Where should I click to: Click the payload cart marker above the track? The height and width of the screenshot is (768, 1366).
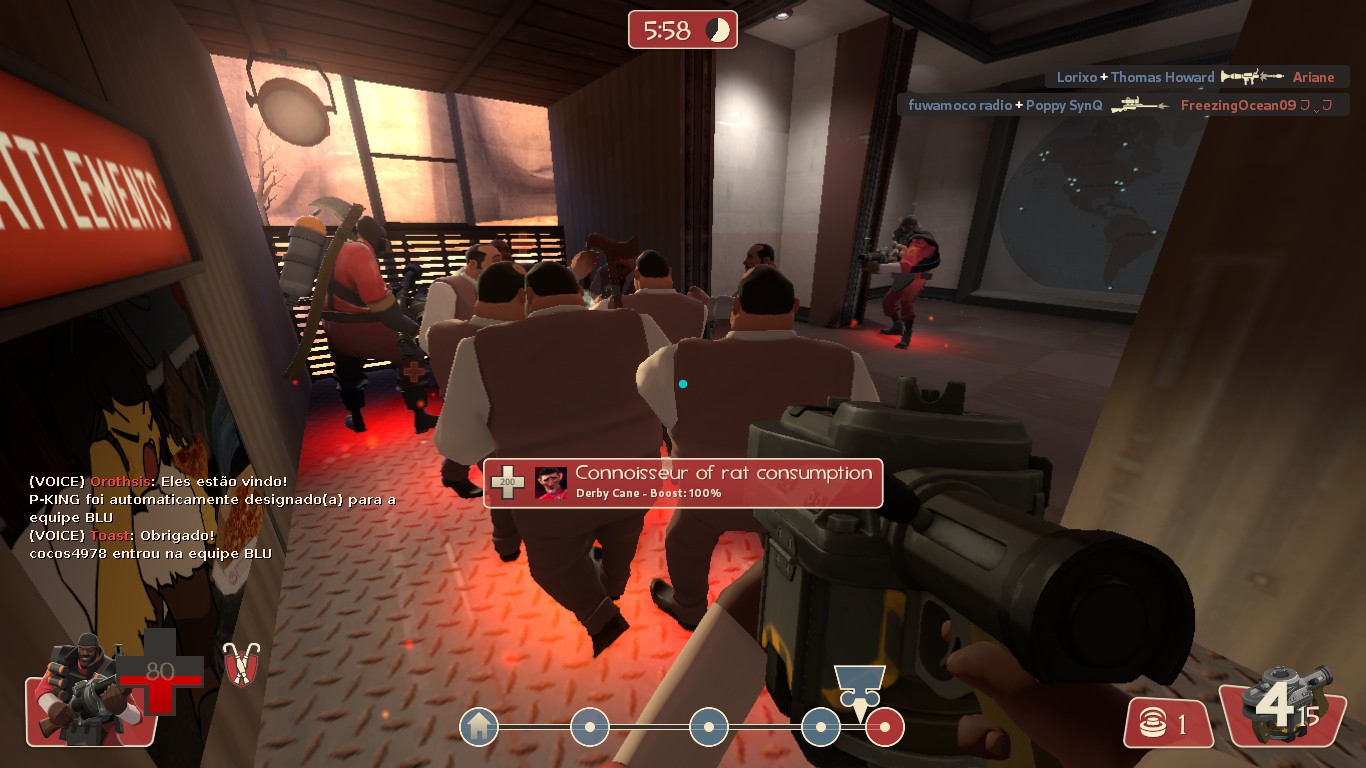pos(858,685)
